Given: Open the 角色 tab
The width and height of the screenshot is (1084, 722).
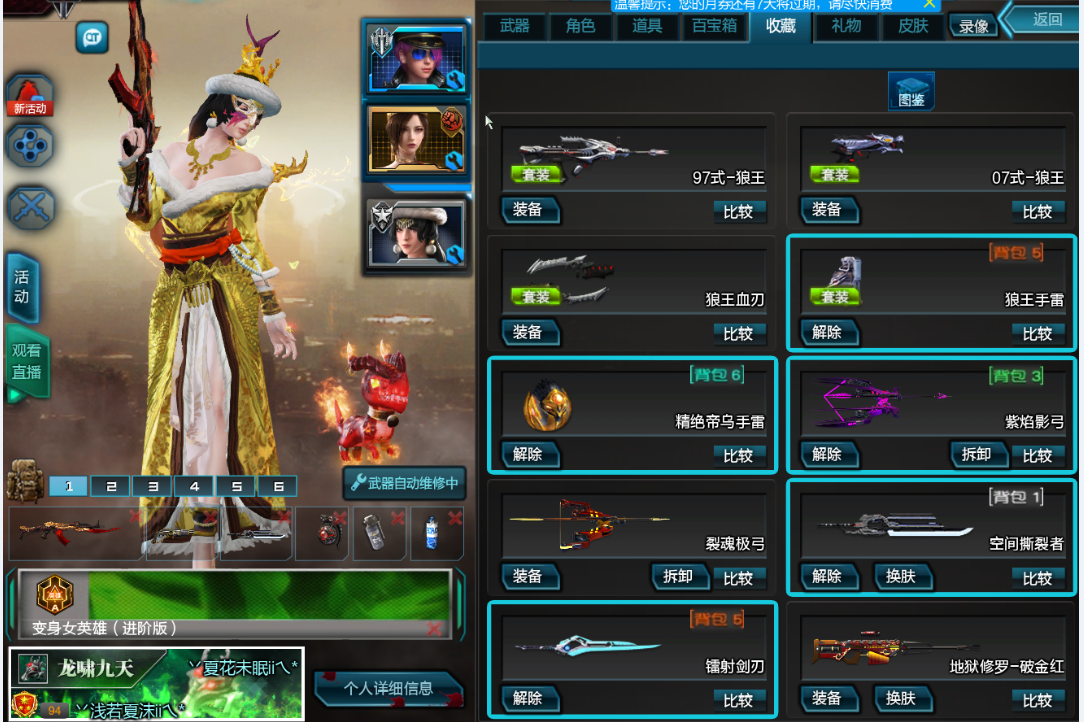Looking at the screenshot, I should pyautogui.click(x=580, y=27).
